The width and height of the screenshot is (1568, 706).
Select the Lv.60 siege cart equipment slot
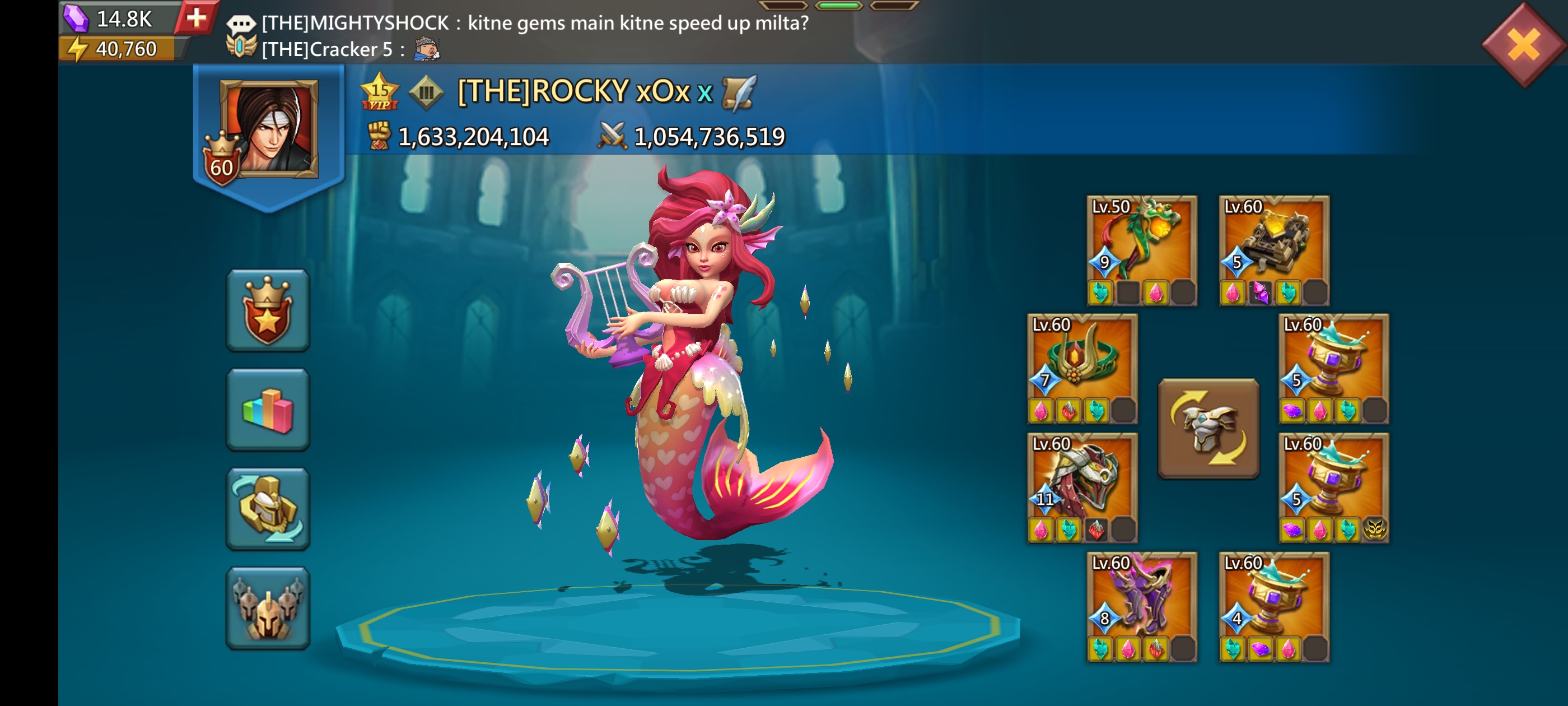click(x=1273, y=250)
